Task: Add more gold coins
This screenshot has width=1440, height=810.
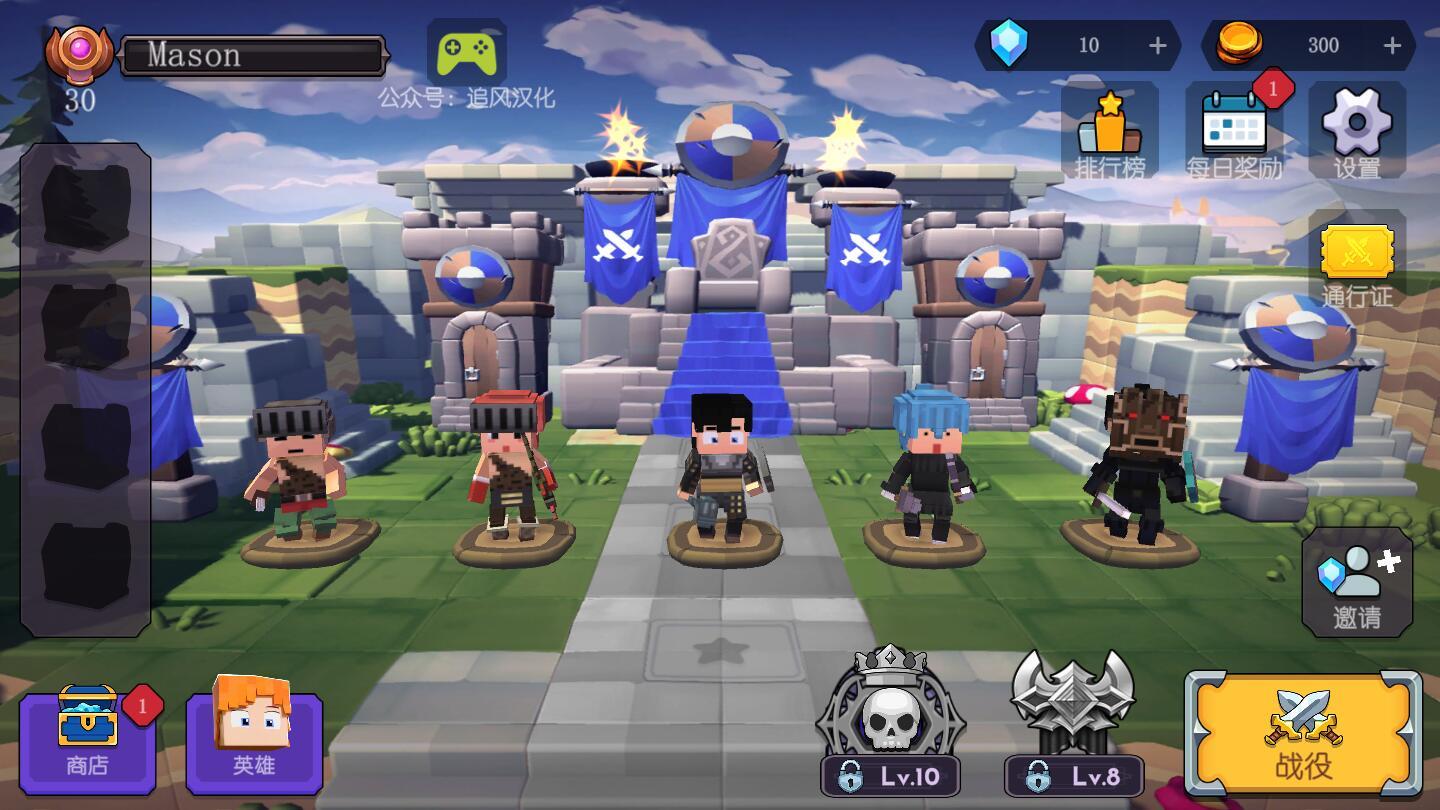Action: coord(1392,45)
